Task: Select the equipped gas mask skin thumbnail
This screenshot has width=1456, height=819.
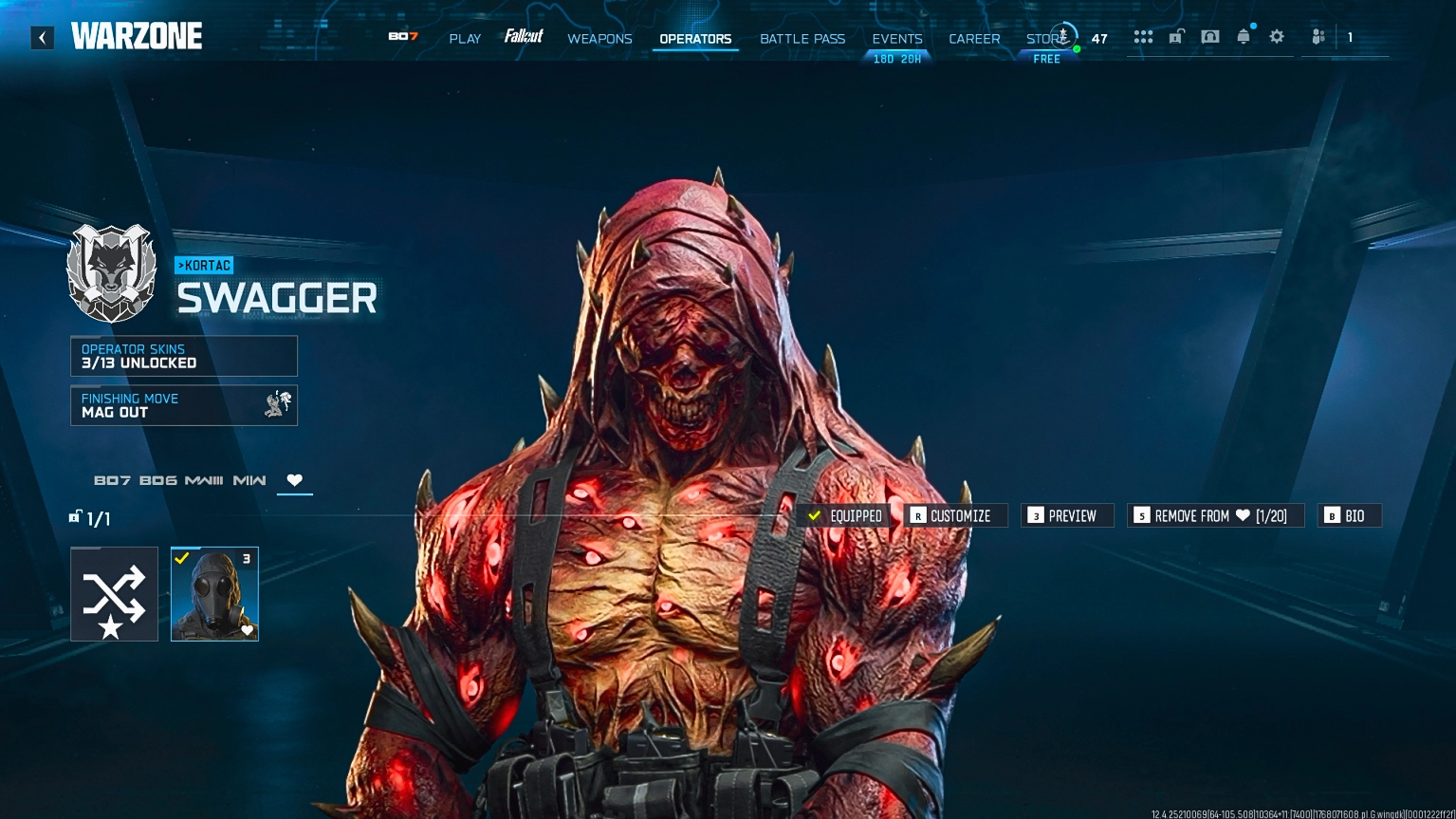Action: pyautogui.click(x=214, y=593)
